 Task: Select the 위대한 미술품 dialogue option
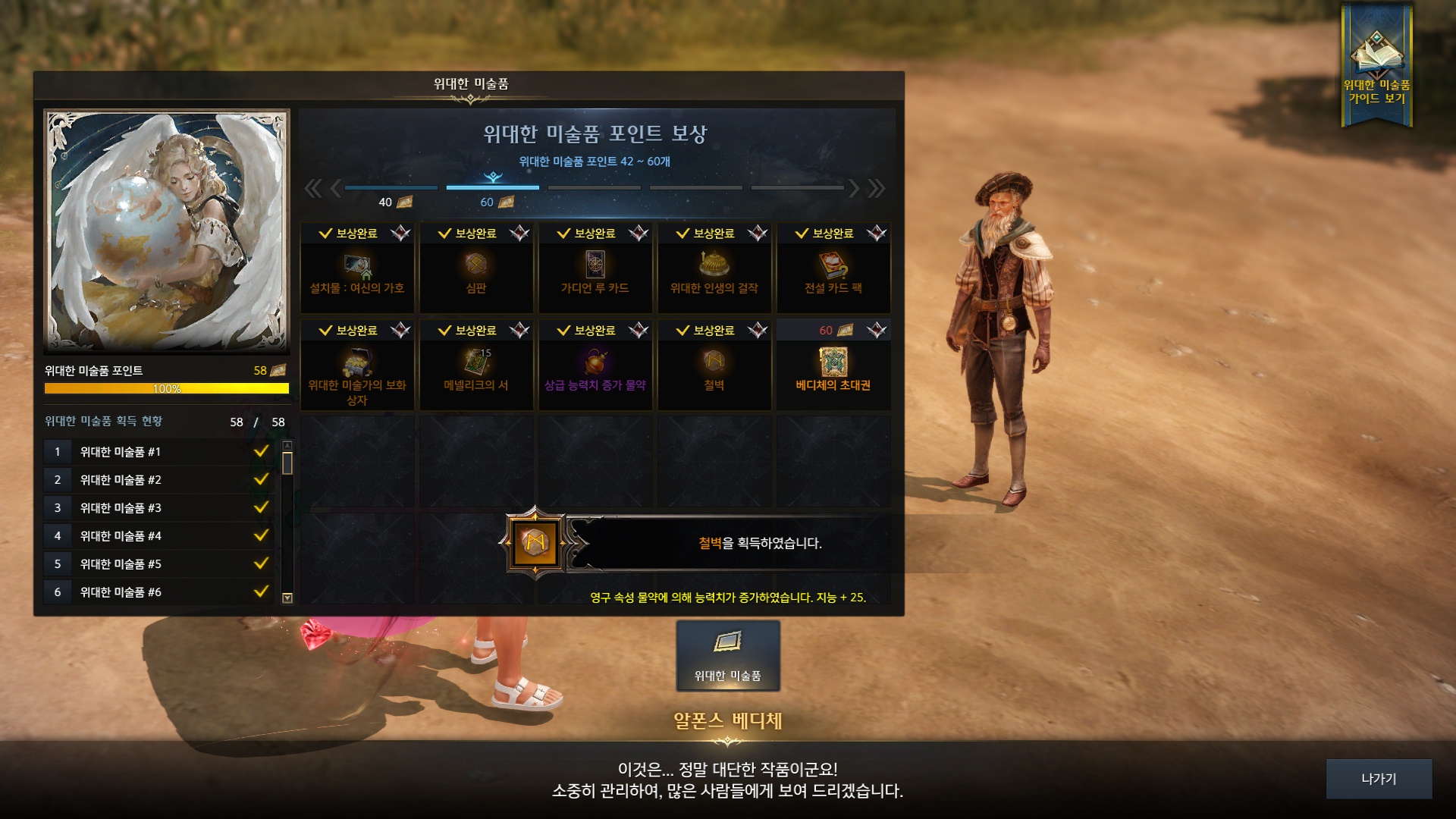(x=727, y=656)
